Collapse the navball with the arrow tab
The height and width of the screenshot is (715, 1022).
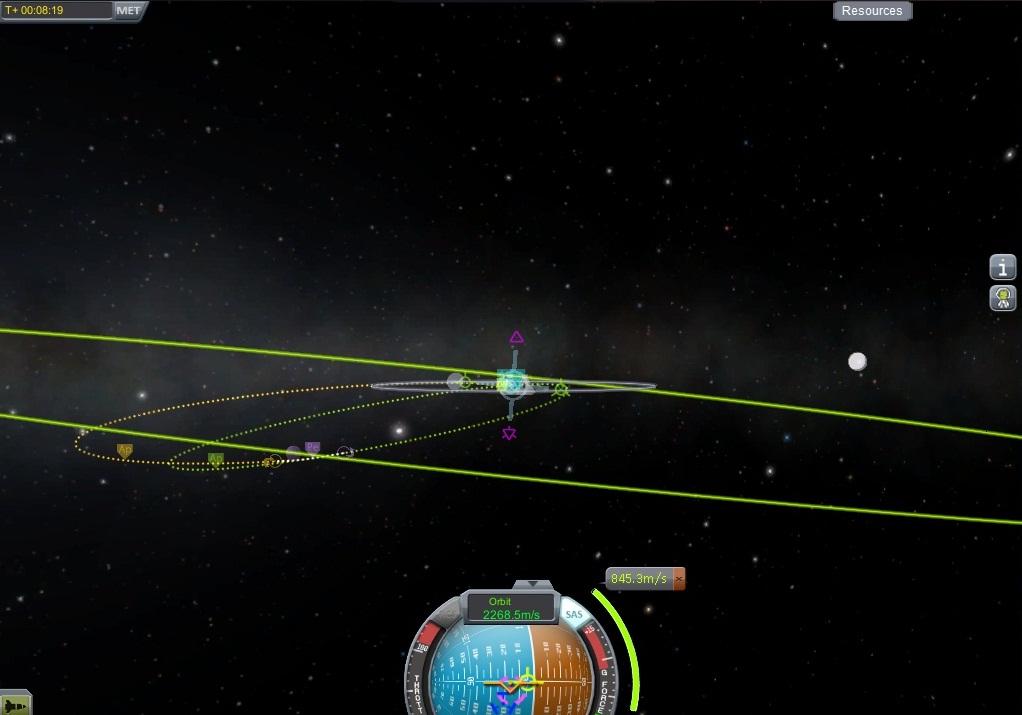coord(532,584)
